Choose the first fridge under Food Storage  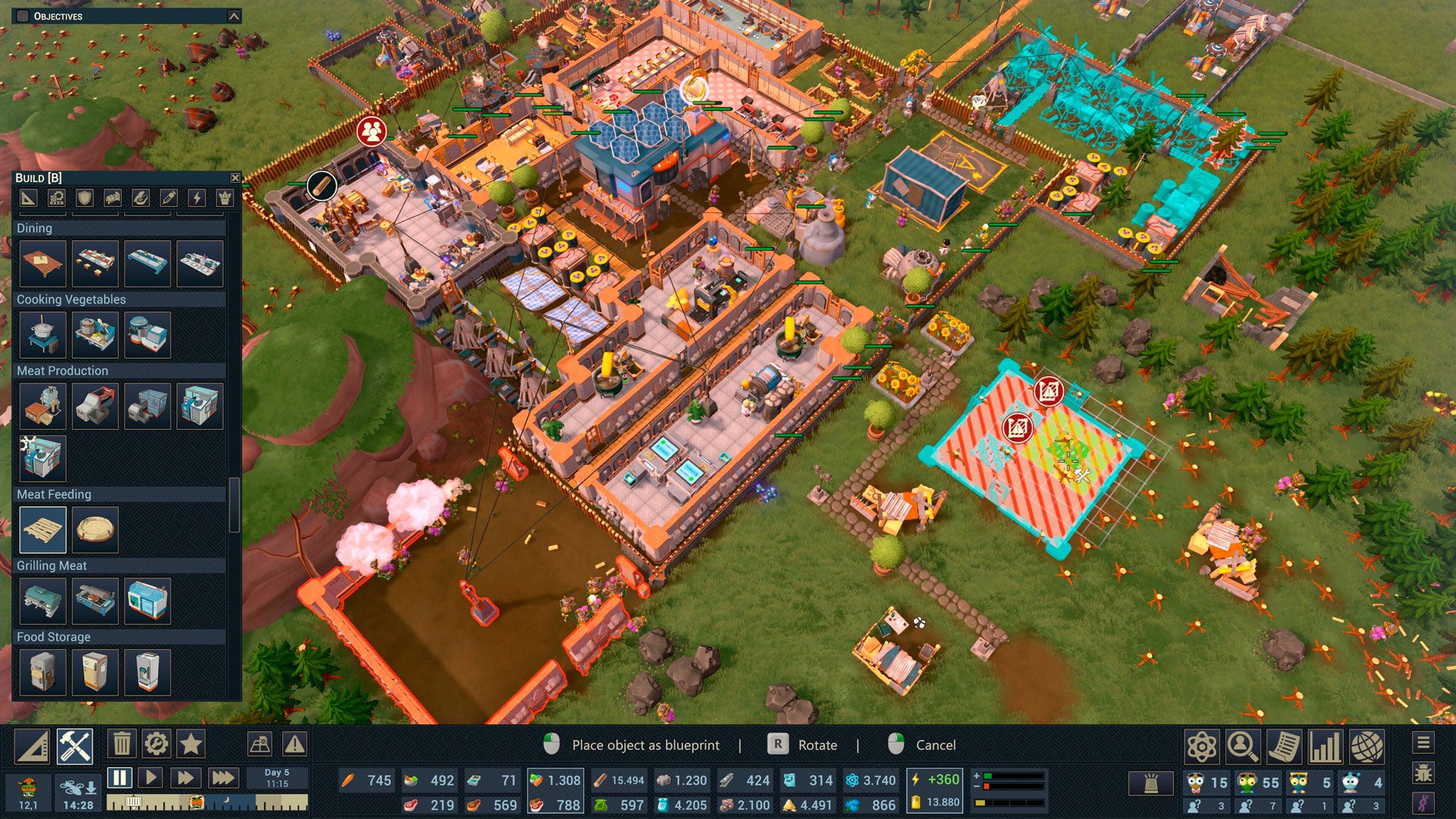(43, 671)
